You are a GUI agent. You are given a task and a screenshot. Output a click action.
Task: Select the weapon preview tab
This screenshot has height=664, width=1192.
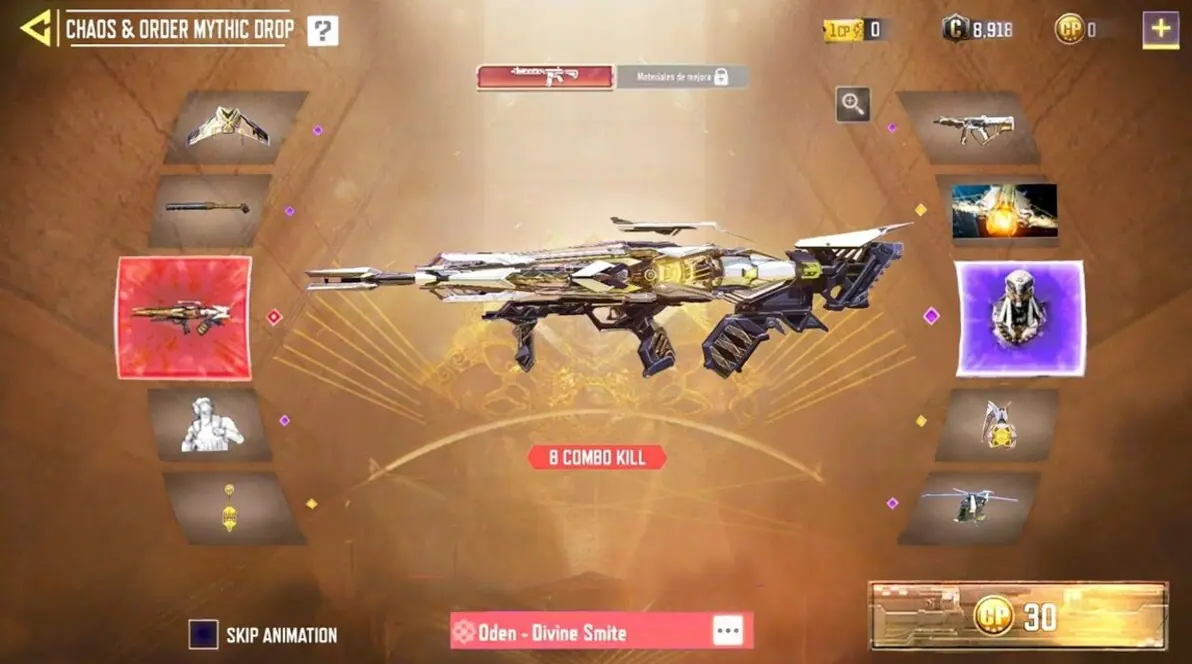click(545, 77)
